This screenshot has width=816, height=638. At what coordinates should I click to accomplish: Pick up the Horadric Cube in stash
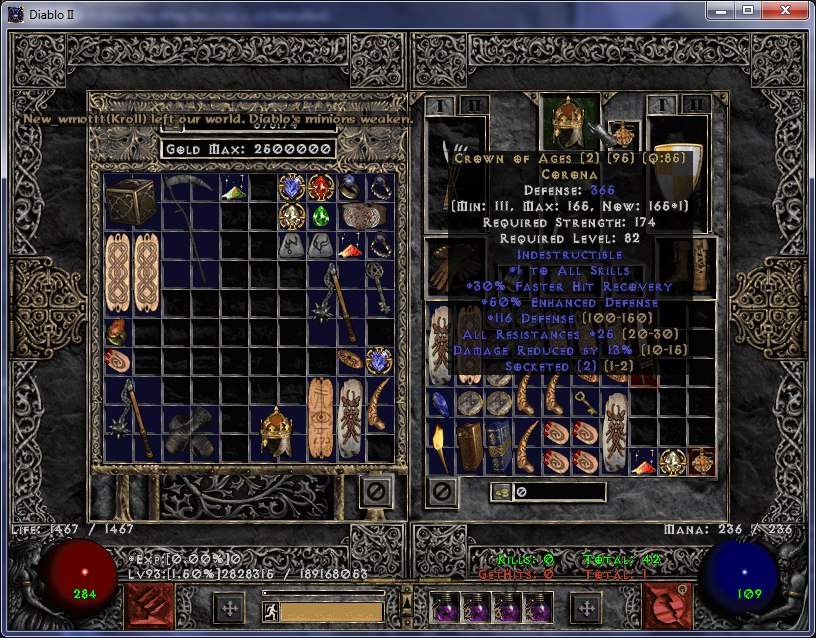[132, 202]
